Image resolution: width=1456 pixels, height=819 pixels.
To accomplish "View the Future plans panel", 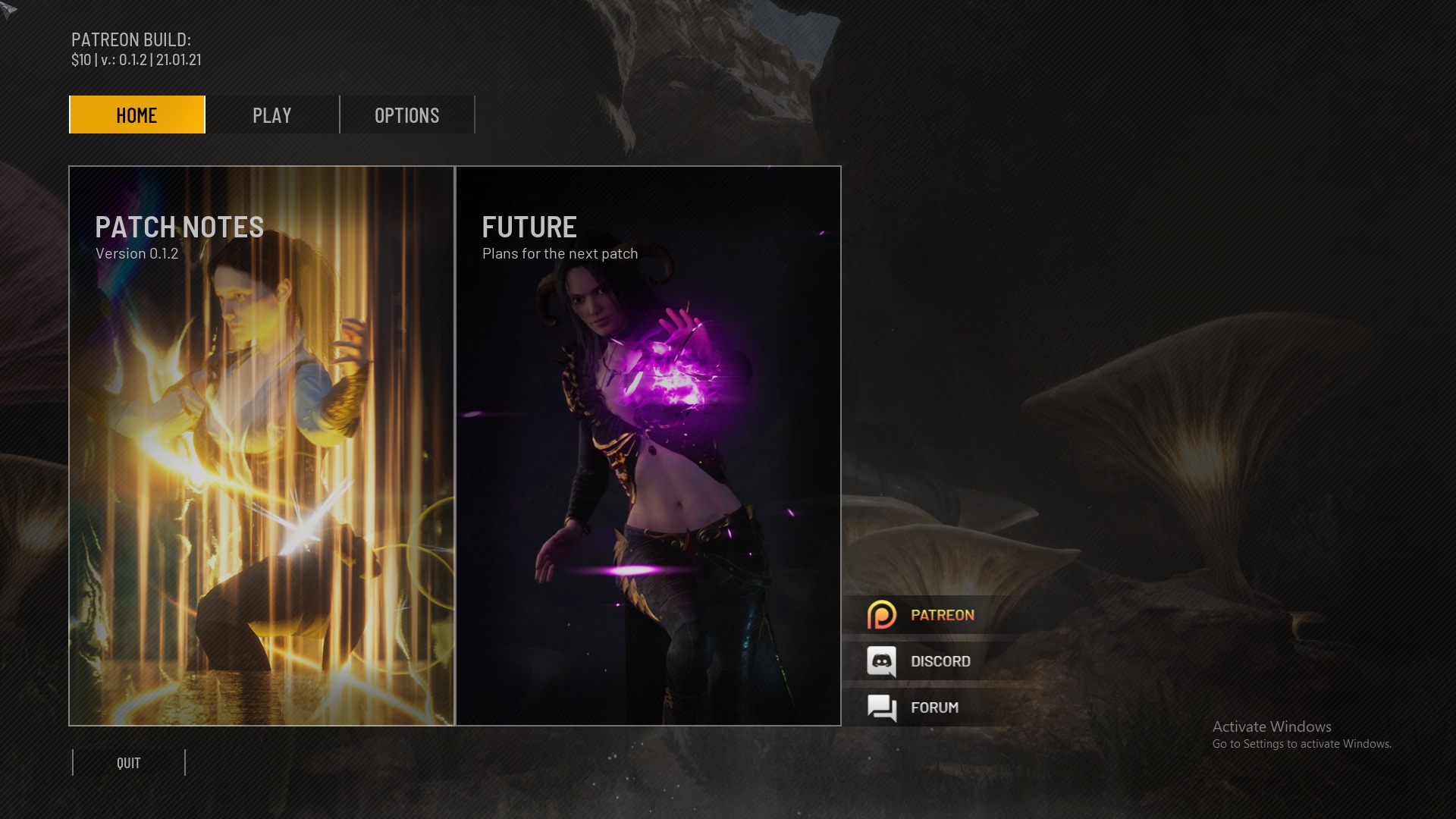I will point(648,446).
